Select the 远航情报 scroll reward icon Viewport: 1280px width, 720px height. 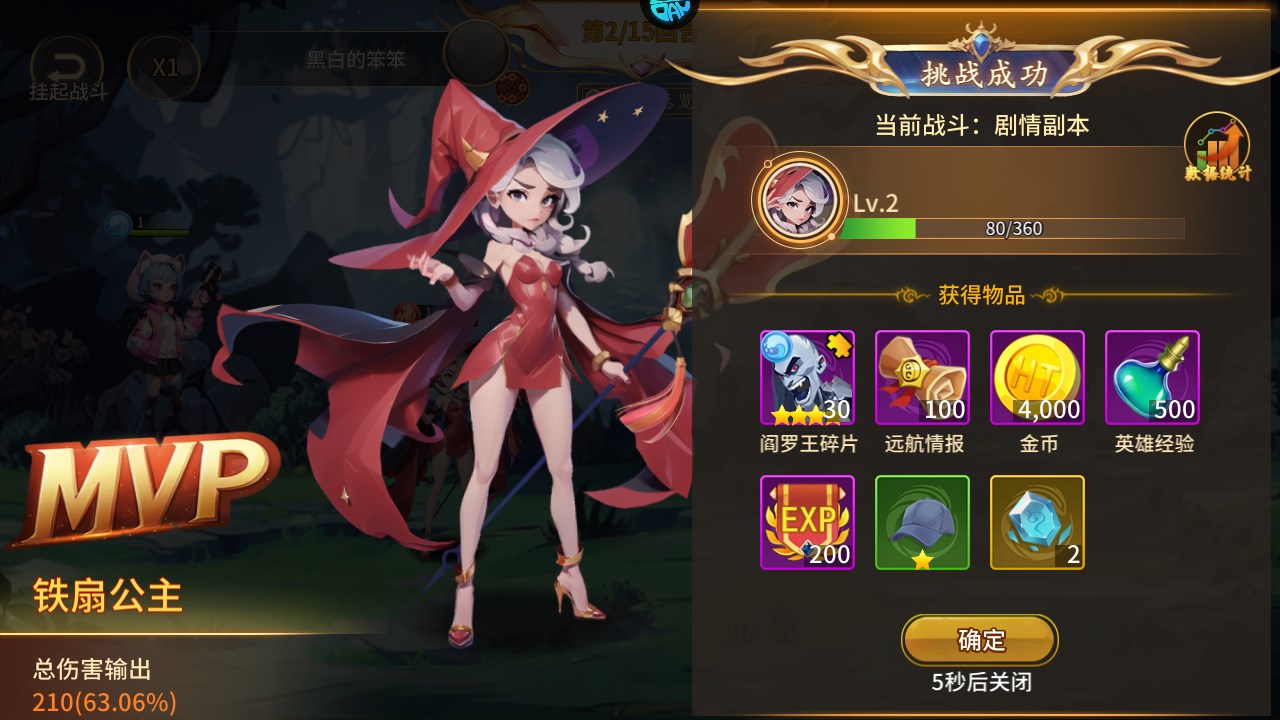click(x=922, y=377)
